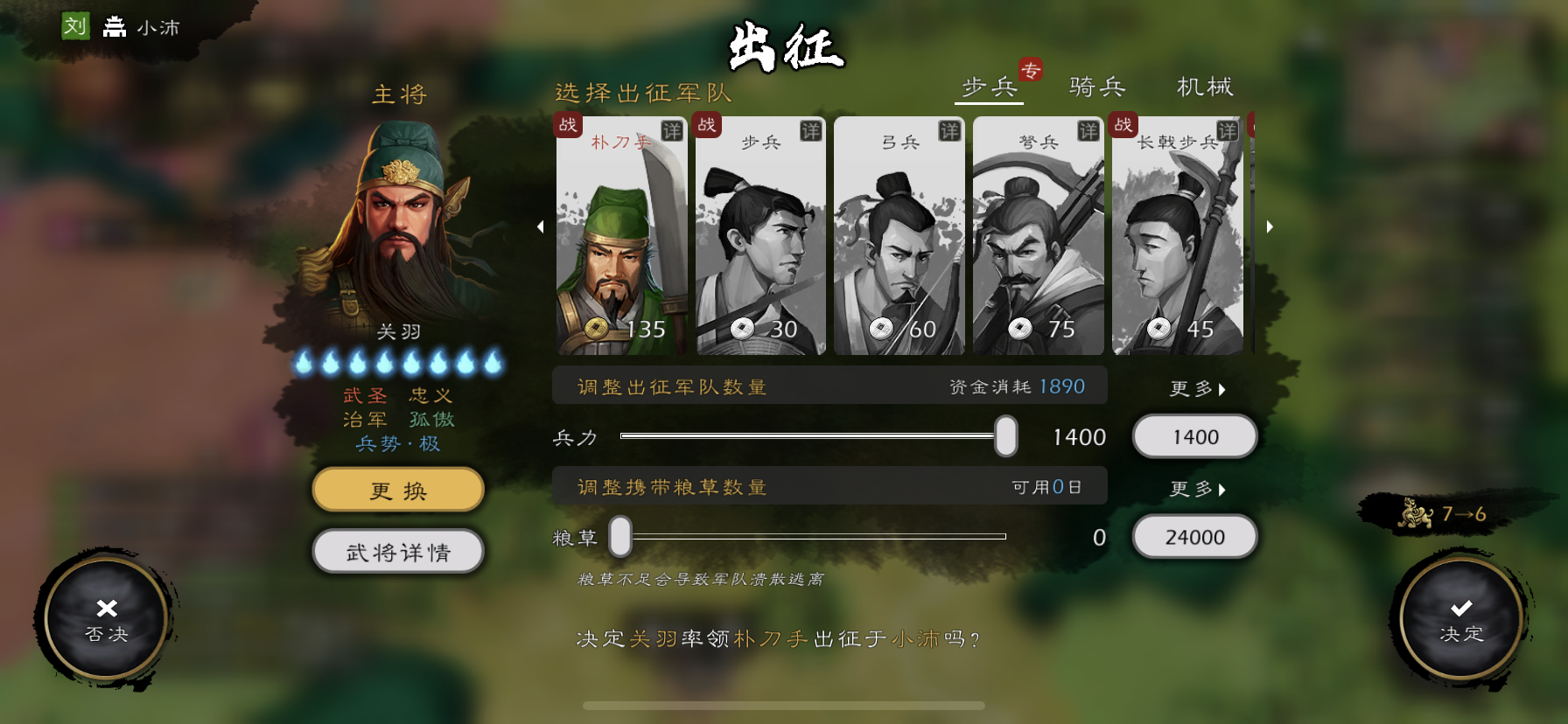Switch to the 机械 tab
This screenshot has height=724, width=1568.
(x=1205, y=87)
